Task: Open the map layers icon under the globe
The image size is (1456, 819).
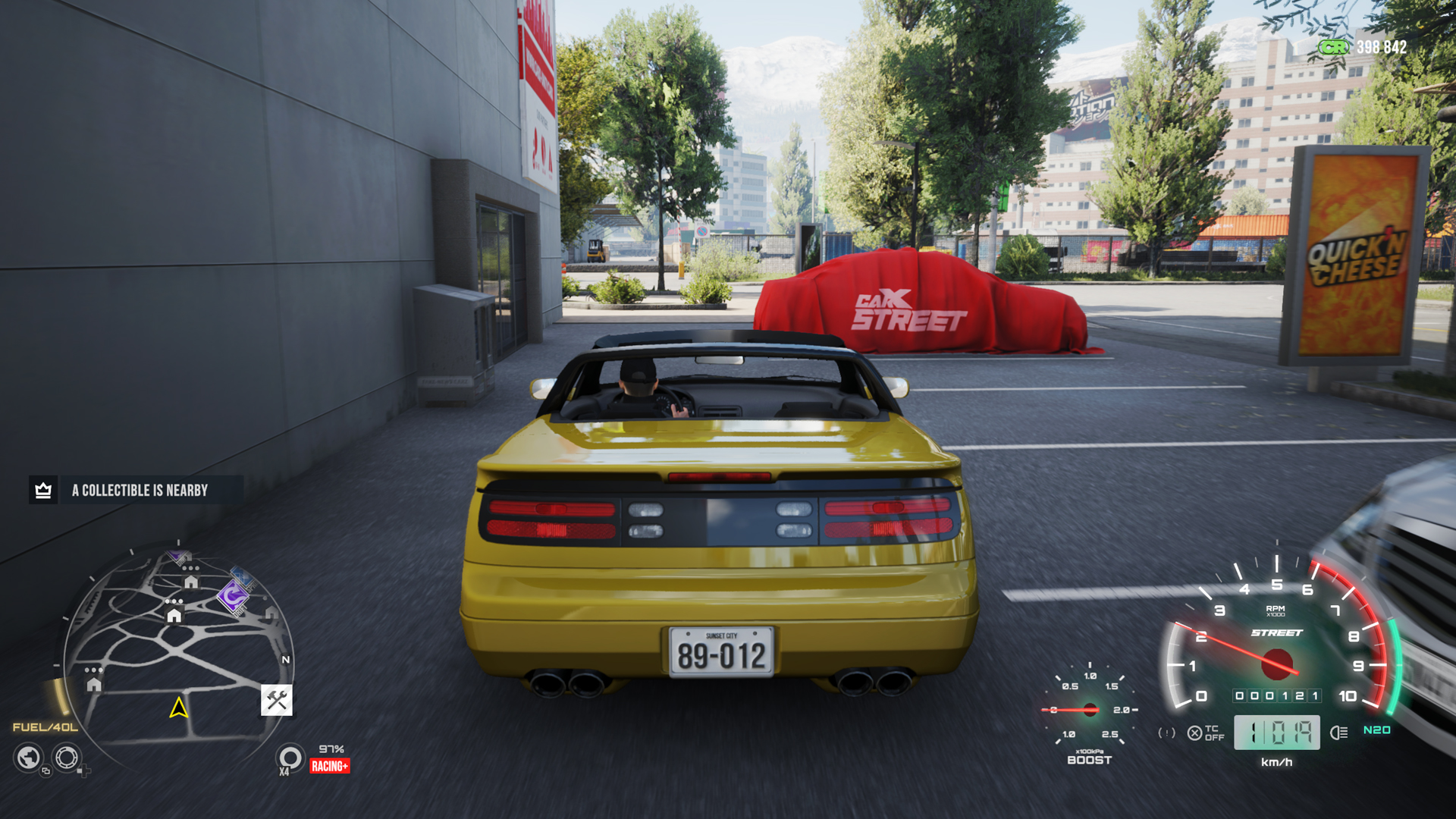Action: point(45,772)
